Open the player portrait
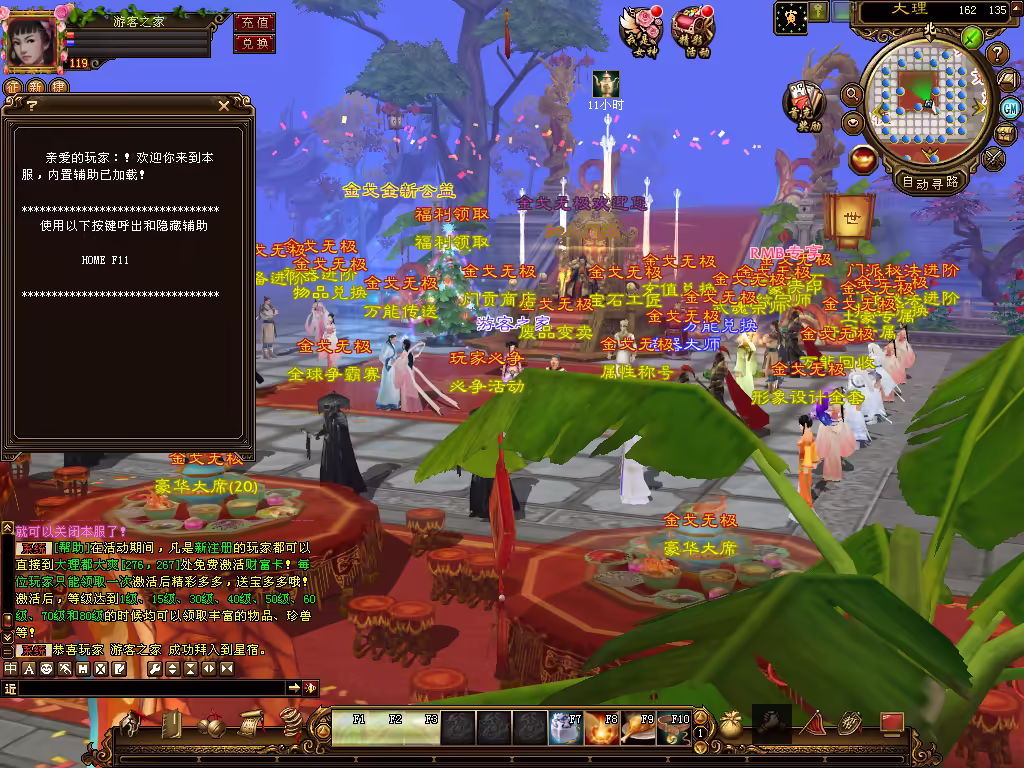The height and width of the screenshot is (768, 1024). click(31, 42)
